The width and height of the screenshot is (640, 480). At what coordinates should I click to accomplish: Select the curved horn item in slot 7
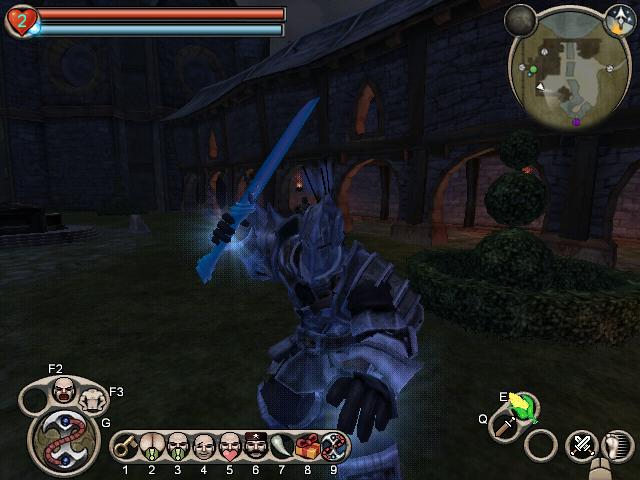click(x=282, y=445)
